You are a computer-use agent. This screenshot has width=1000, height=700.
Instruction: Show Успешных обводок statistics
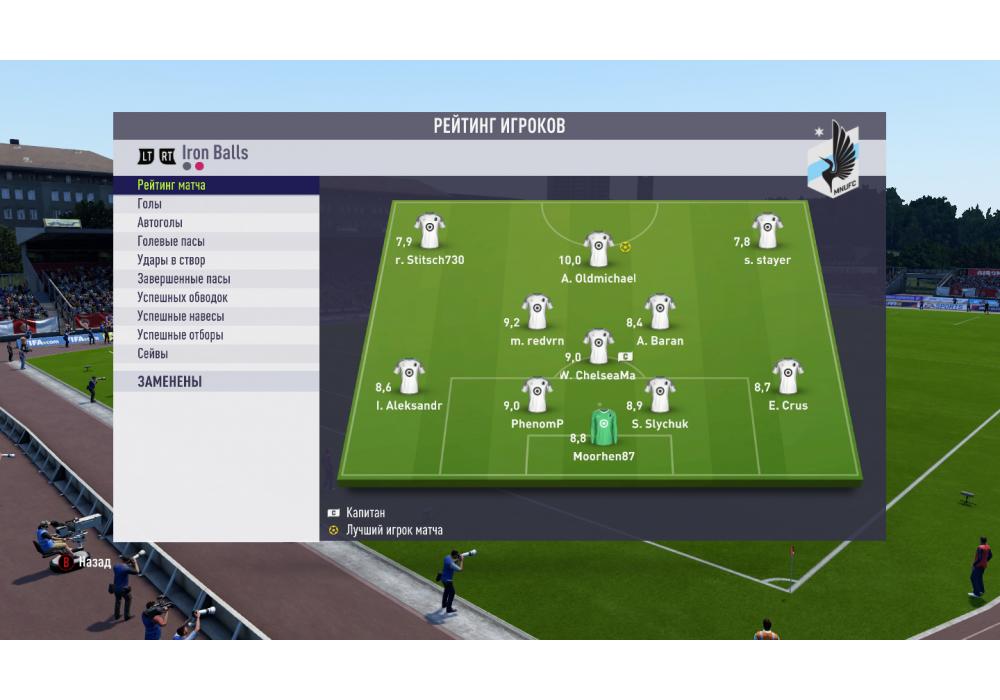tap(216, 298)
